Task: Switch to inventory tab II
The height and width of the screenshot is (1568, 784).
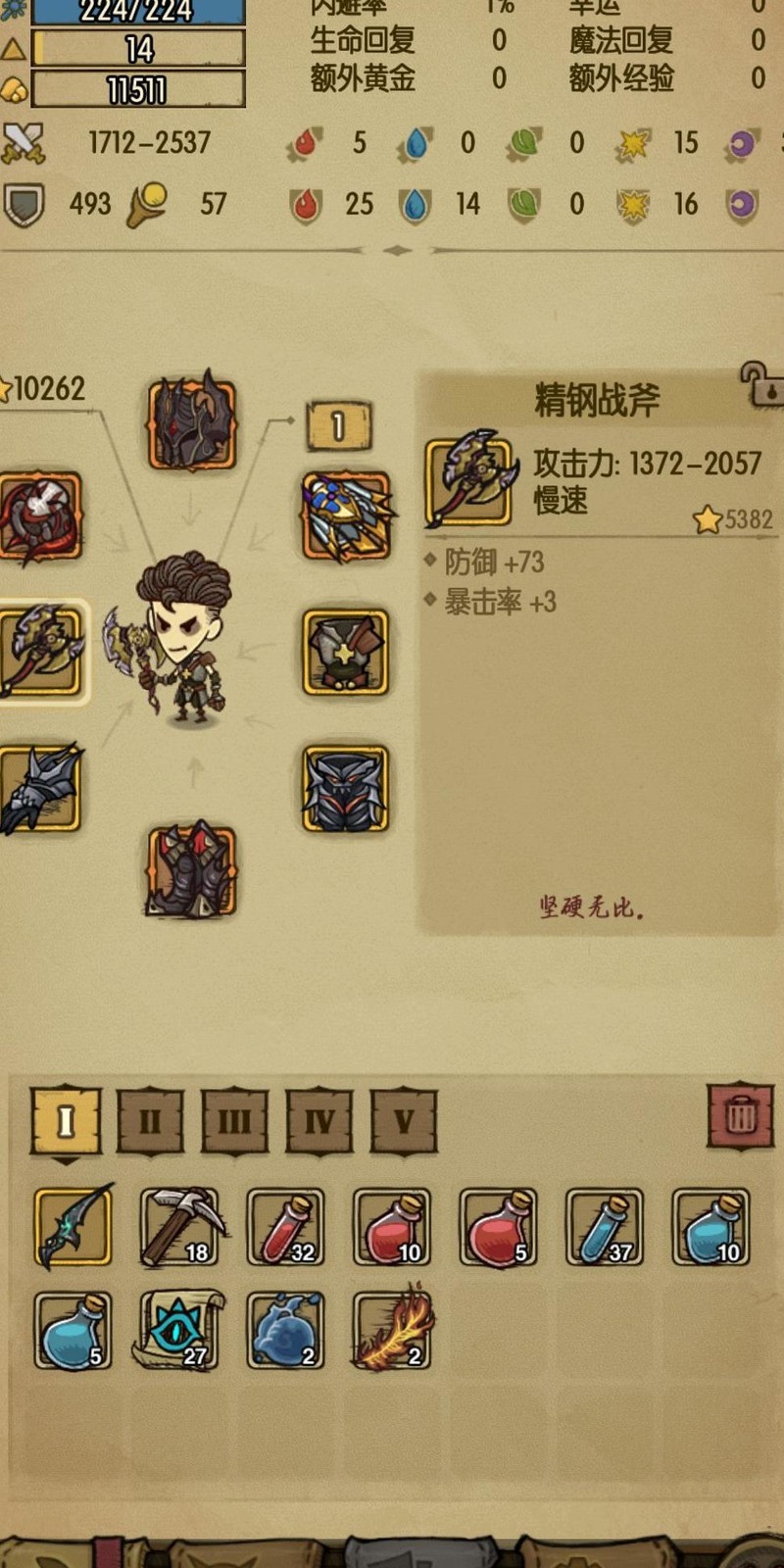Action: pos(150,1120)
